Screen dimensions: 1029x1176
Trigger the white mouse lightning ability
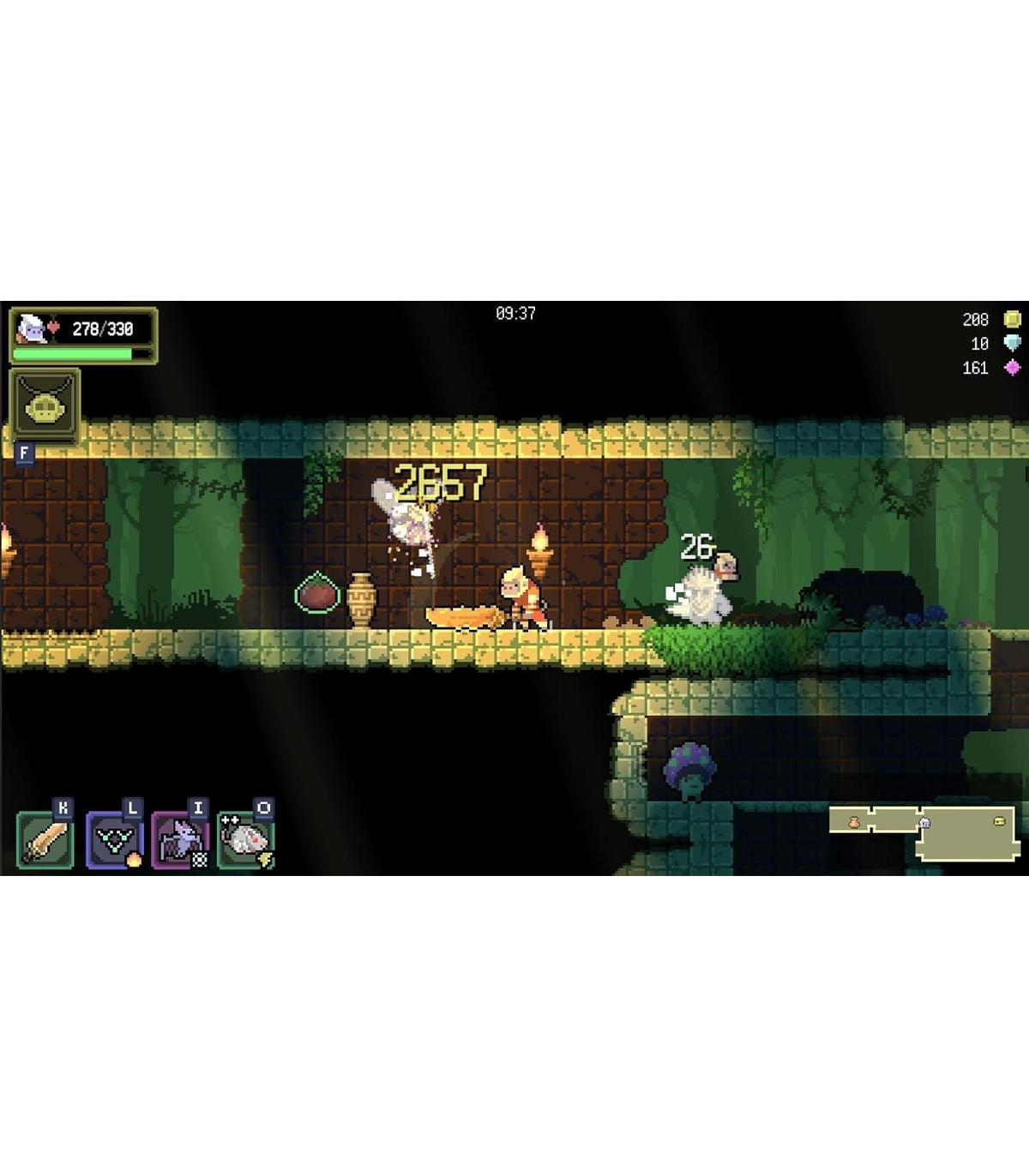pyautogui.click(x=245, y=840)
